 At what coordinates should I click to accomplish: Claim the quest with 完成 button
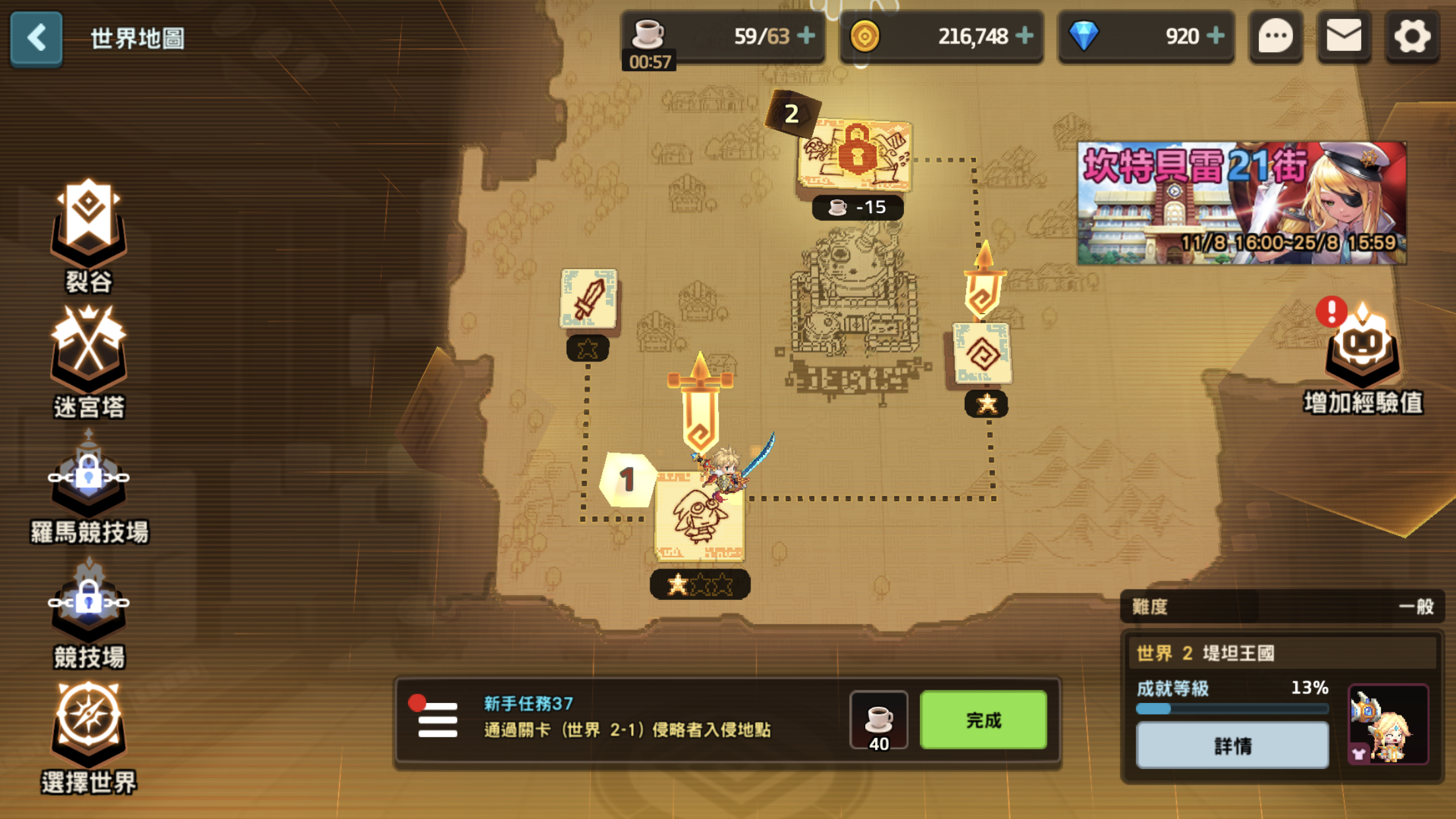983,720
